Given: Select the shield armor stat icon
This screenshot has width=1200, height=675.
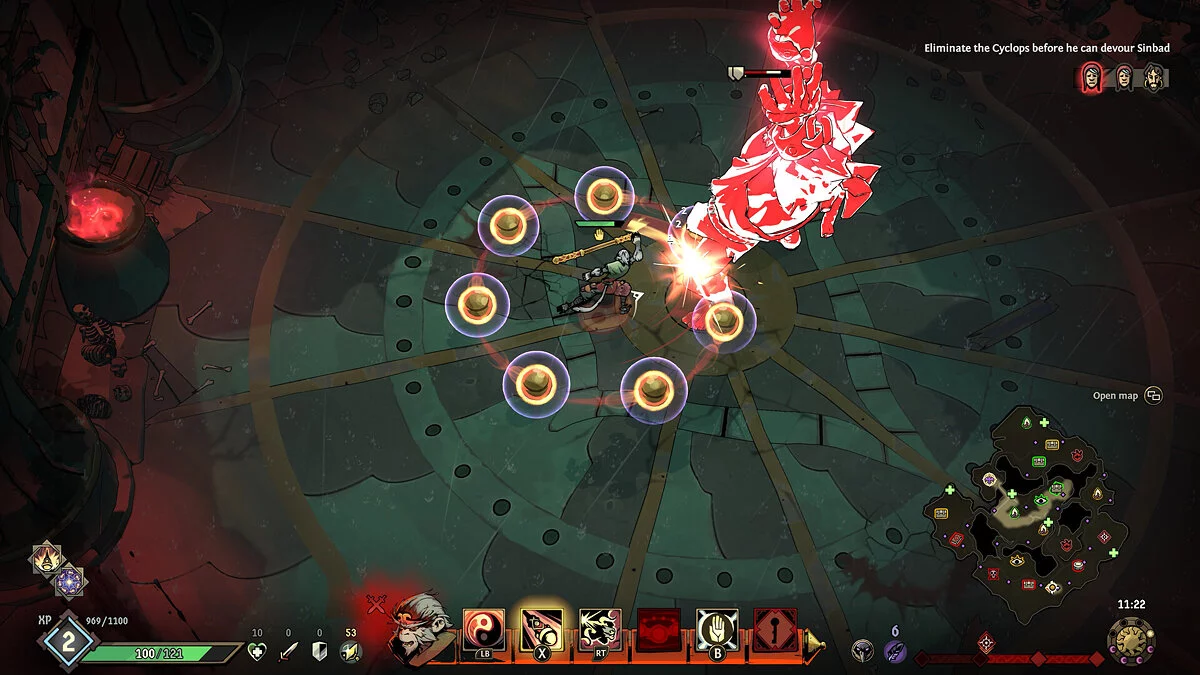Looking at the screenshot, I should tap(320, 652).
